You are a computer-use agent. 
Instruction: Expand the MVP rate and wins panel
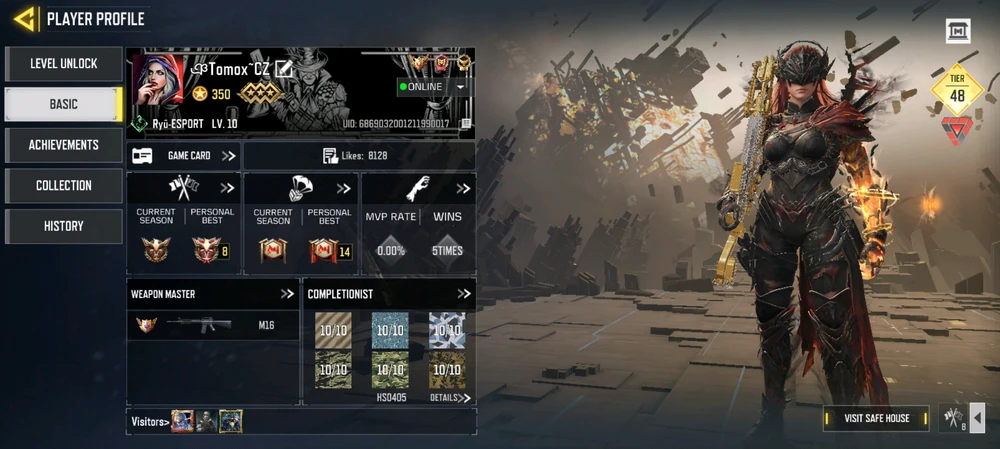point(464,188)
